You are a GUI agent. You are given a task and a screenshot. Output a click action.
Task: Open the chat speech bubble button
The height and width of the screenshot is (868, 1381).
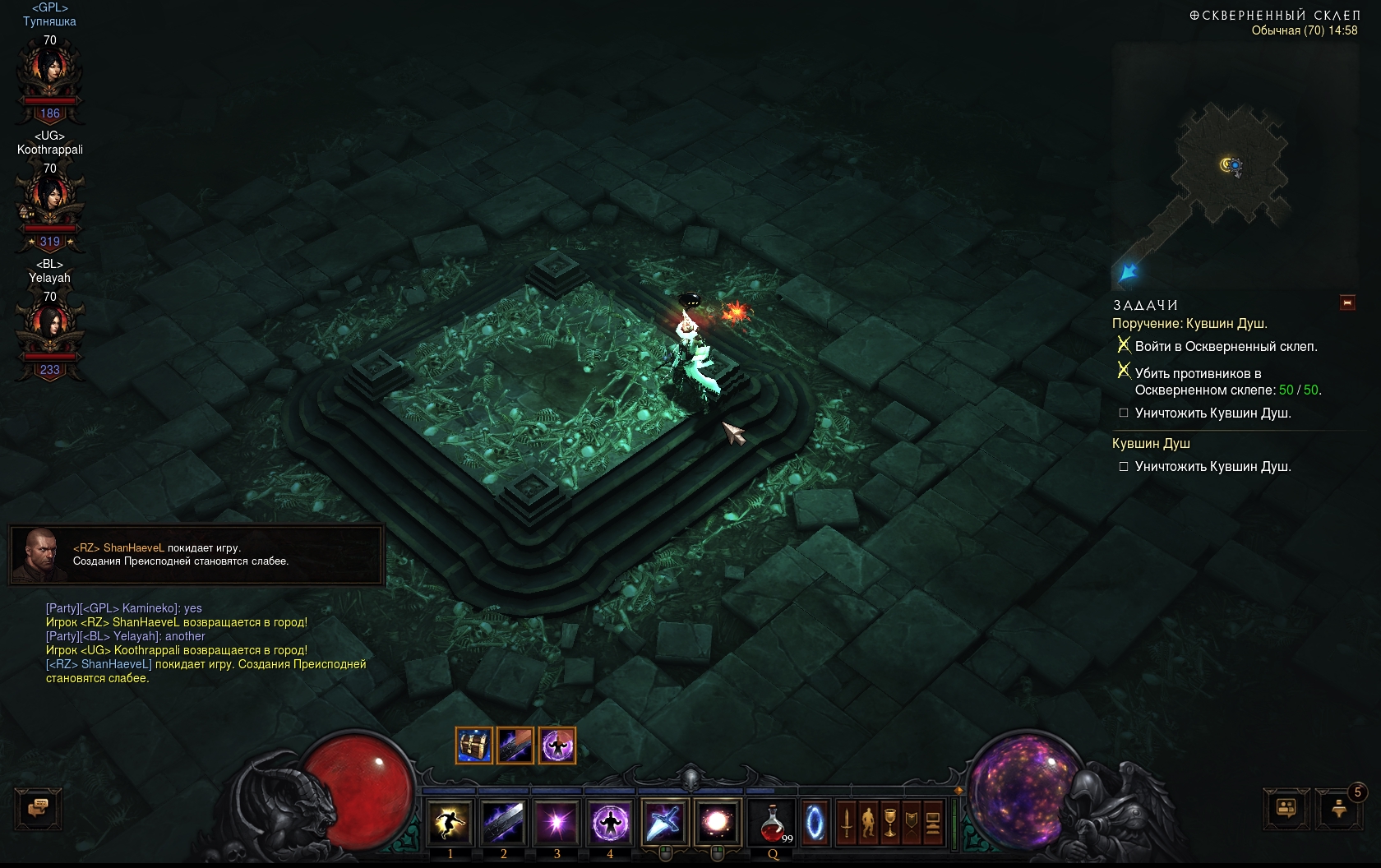click(38, 808)
